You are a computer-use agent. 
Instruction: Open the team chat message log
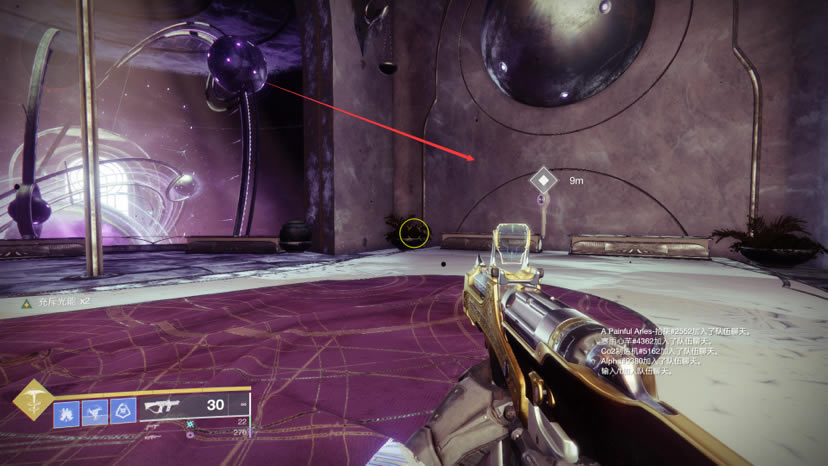[x=675, y=350]
